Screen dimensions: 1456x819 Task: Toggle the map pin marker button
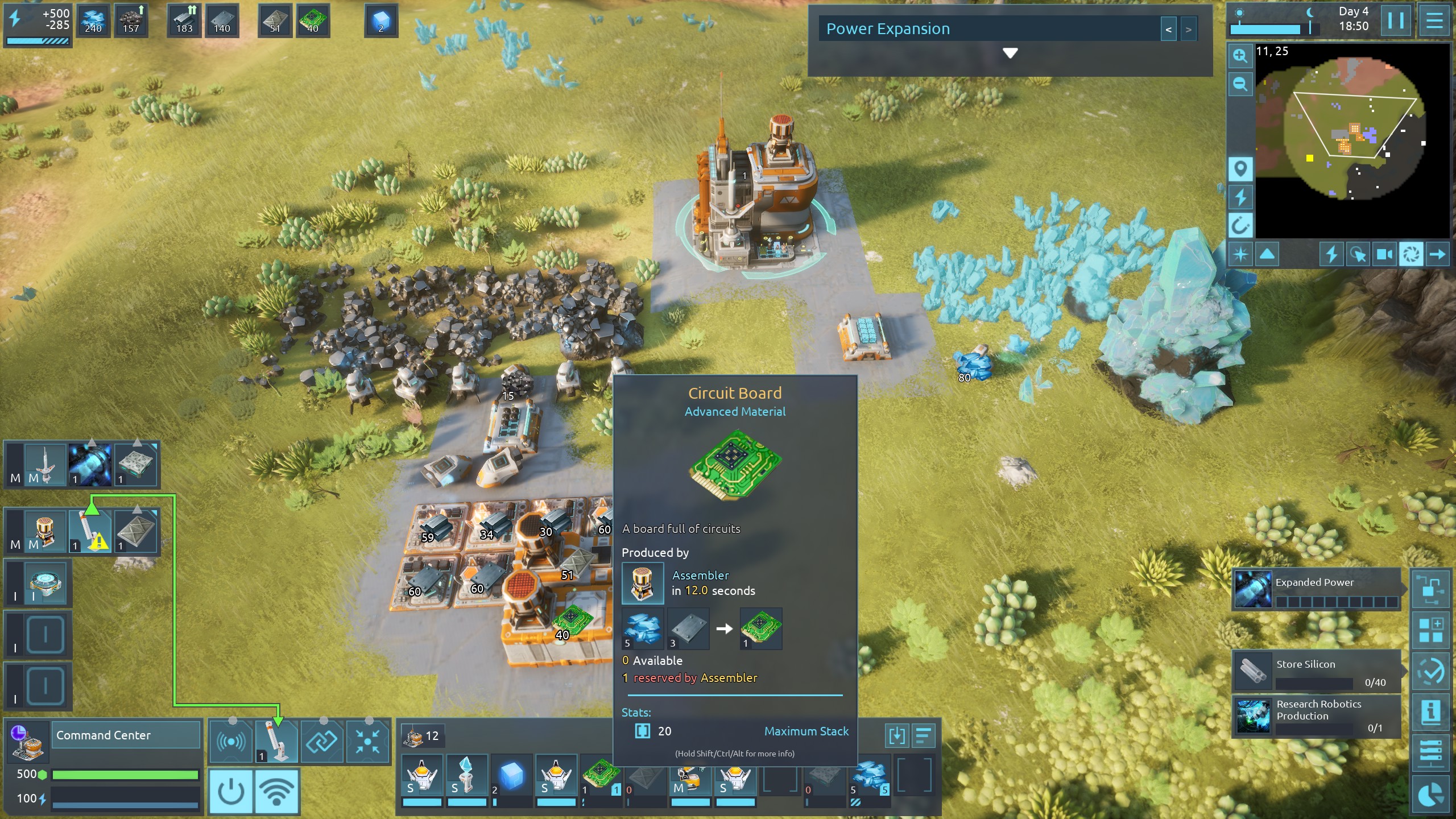(x=1240, y=169)
